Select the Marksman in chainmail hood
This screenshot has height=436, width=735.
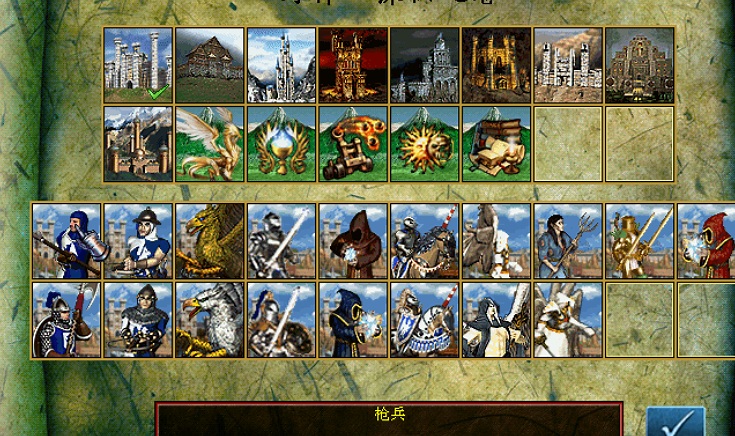tap(138, 320)
